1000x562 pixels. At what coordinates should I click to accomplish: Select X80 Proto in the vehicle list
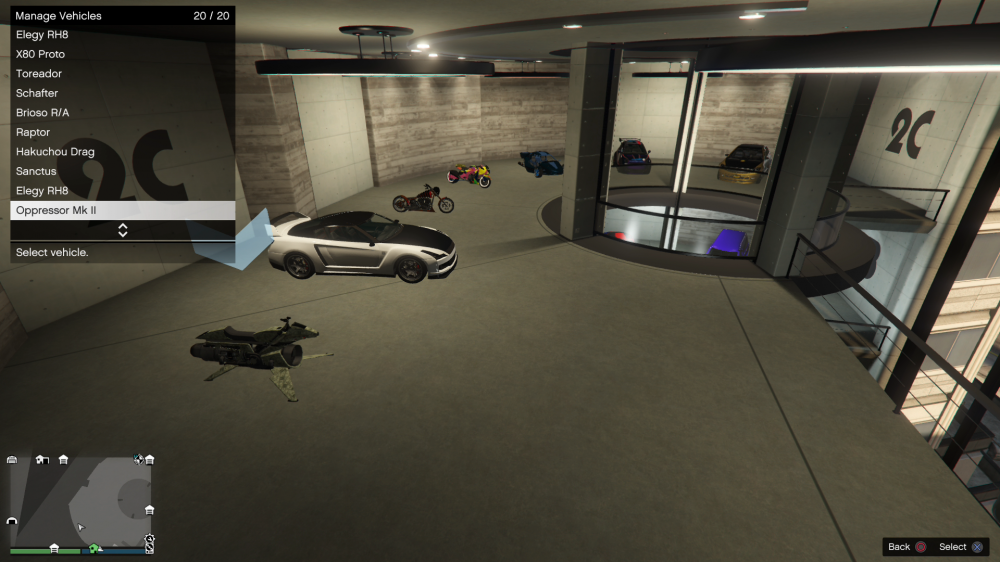122,54
